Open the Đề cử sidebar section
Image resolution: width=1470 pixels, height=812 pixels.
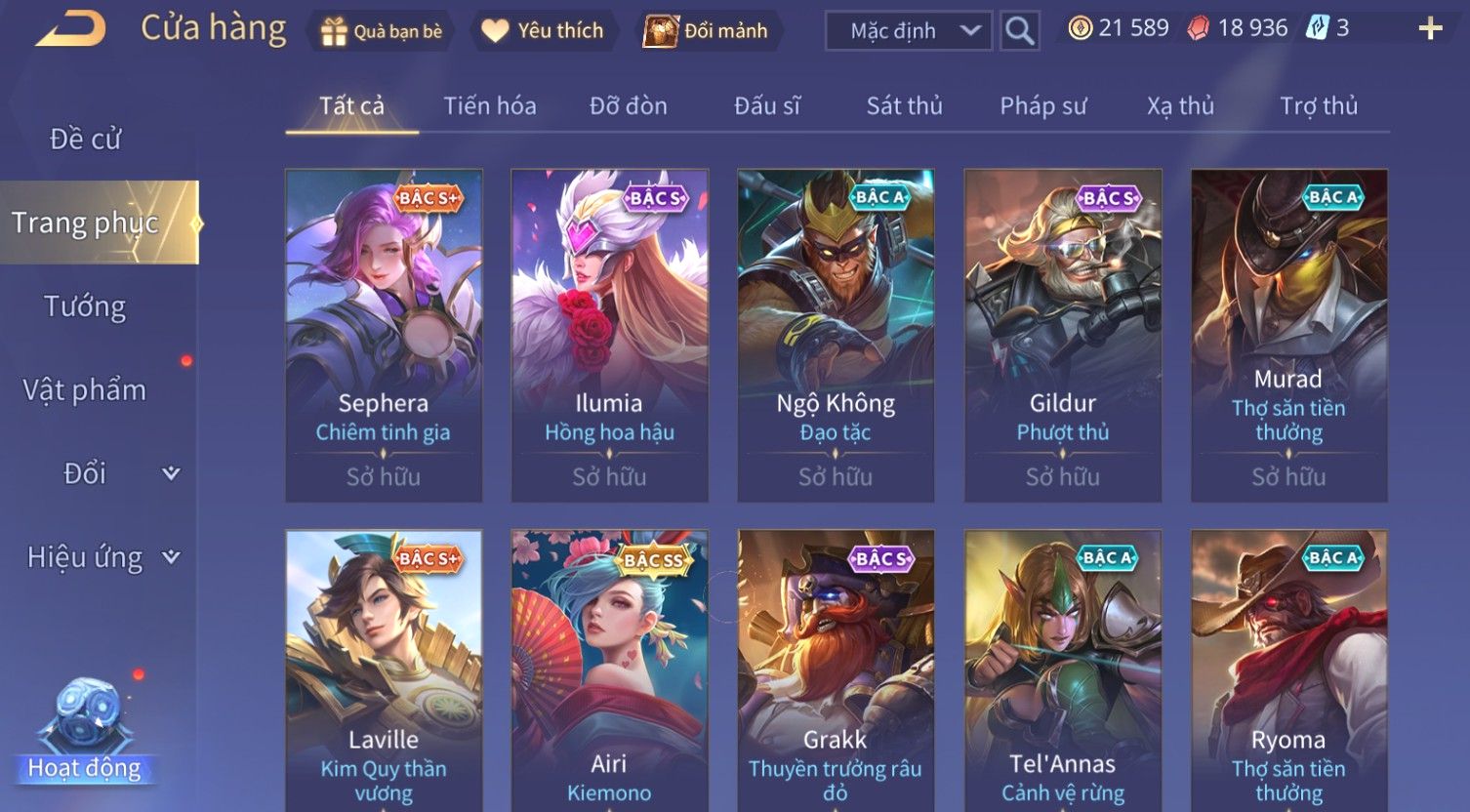[86, 140]
